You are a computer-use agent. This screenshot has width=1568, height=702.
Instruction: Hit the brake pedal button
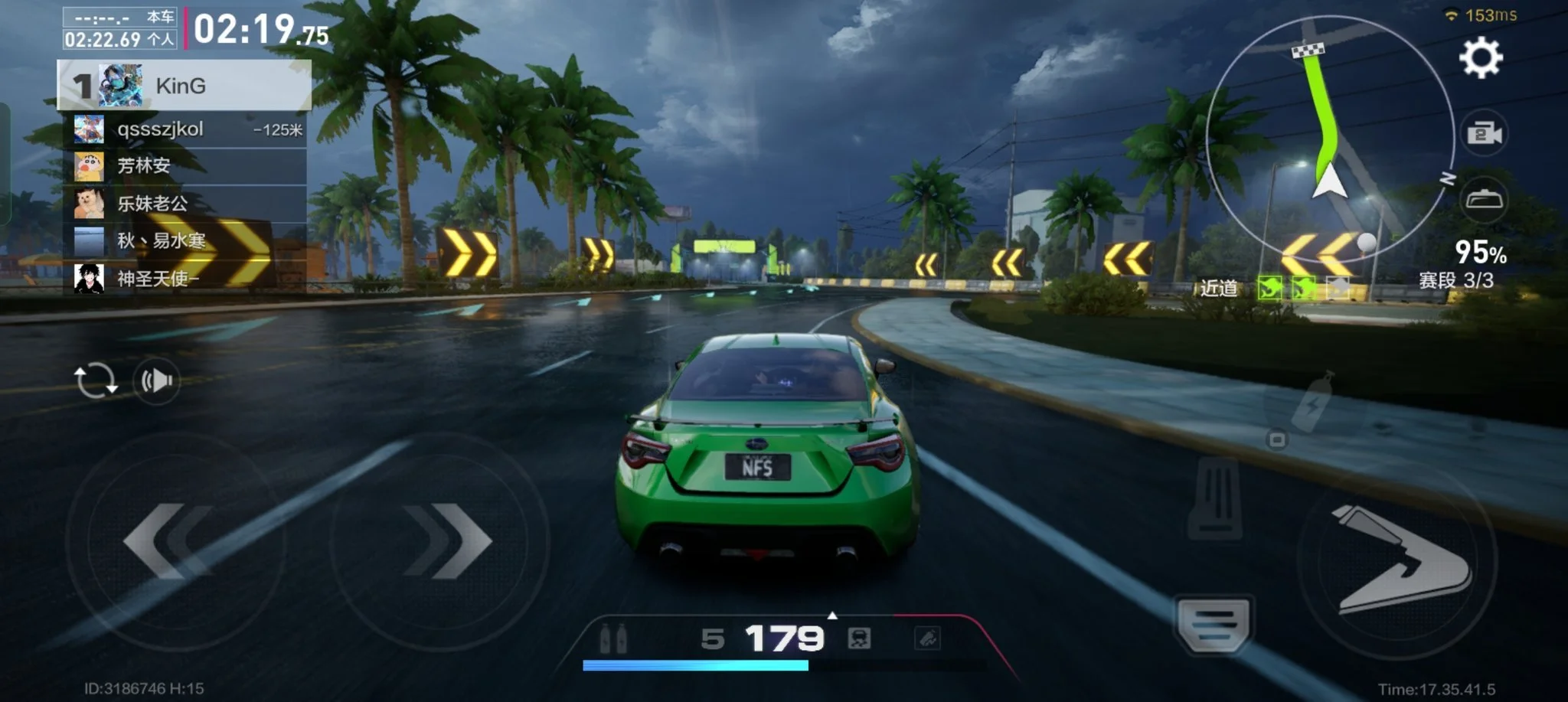[1215, 498]
